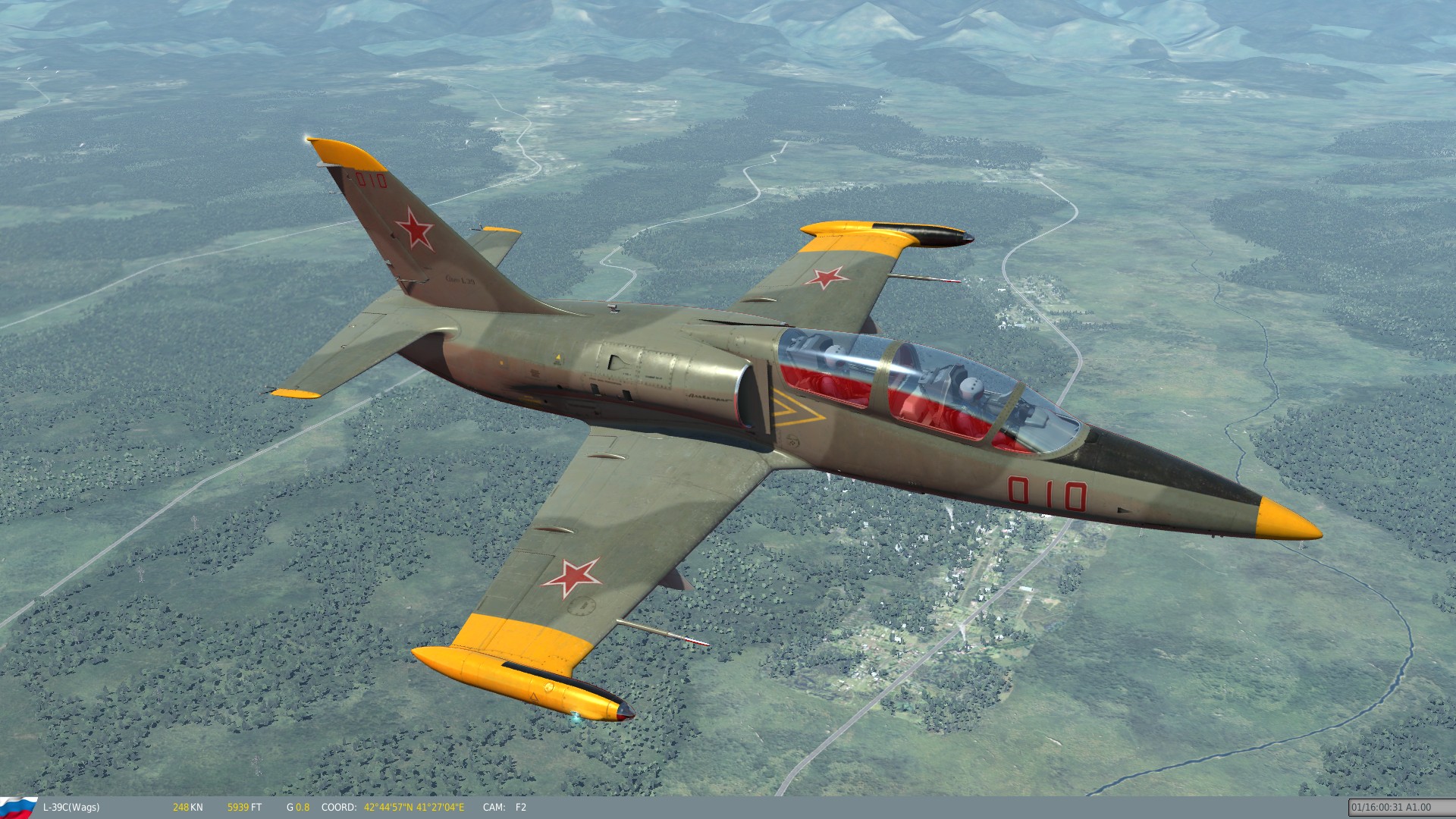1456x819 pixels.
Task: Click the 01/16:00:31 mission time box
Action: 1399,808
